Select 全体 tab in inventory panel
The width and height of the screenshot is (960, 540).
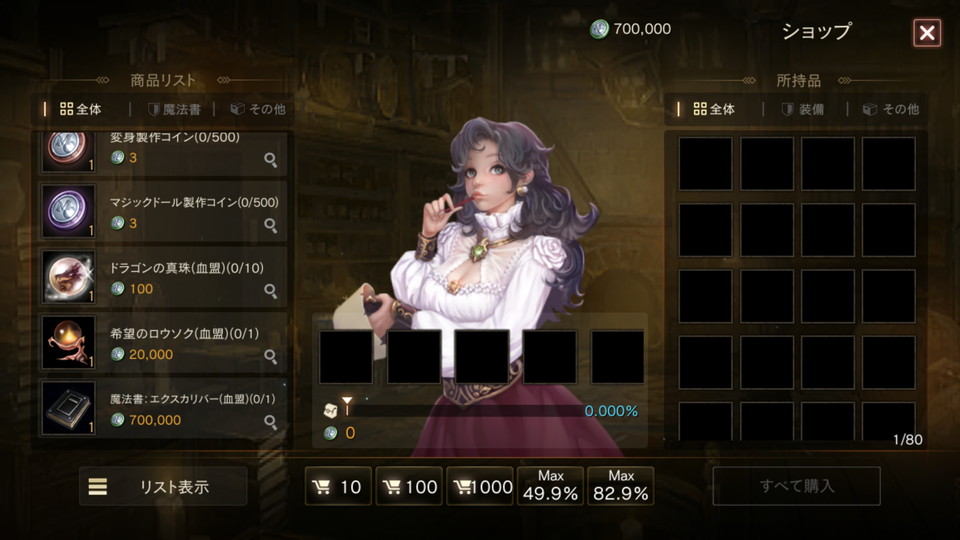[714, 109]
